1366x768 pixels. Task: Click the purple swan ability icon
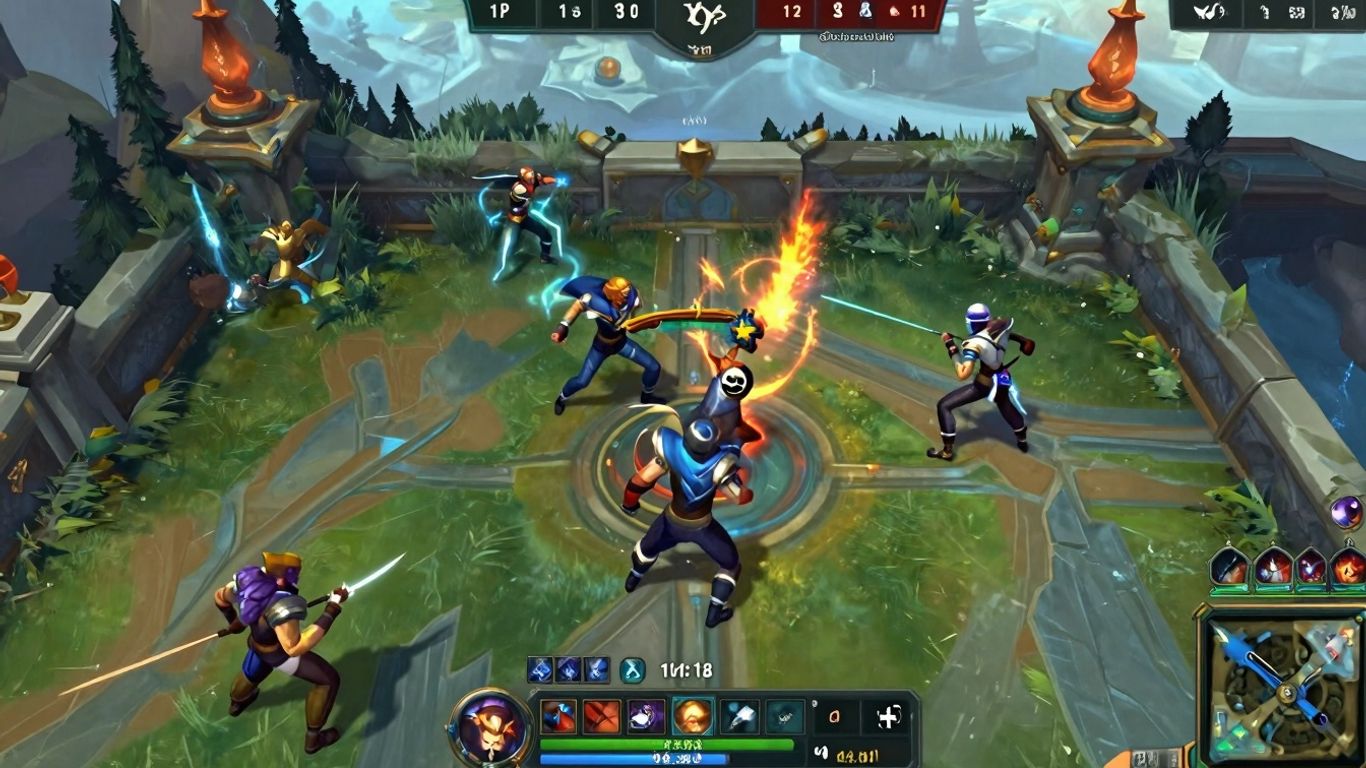(x=645, y=715)
